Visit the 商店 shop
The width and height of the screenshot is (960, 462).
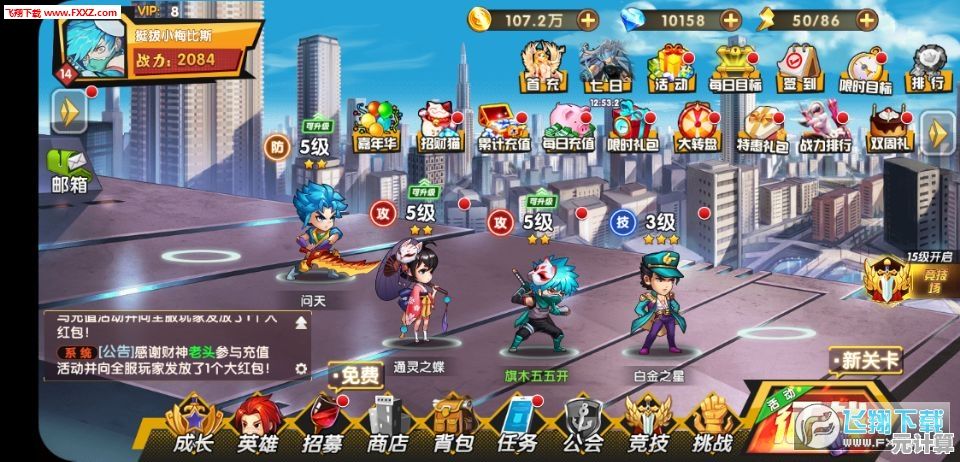click(387, 425)
